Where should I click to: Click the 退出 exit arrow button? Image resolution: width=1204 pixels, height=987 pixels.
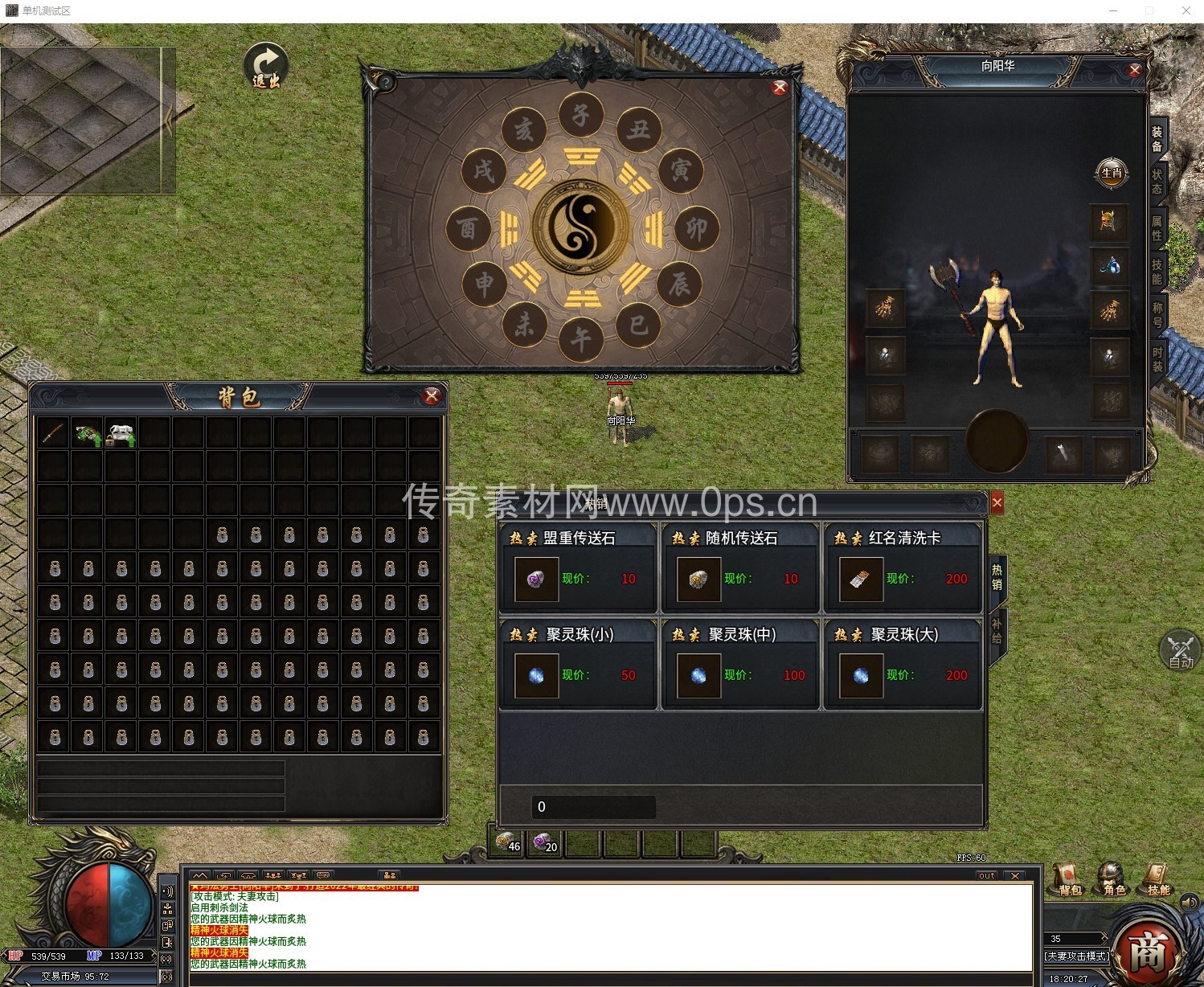[x=265, y=65]
